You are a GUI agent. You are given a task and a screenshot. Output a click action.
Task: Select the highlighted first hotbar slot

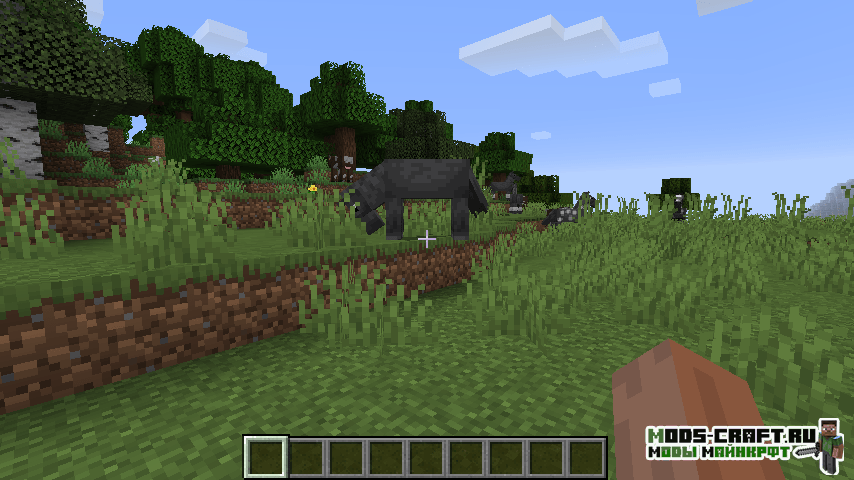coord(266,457)
